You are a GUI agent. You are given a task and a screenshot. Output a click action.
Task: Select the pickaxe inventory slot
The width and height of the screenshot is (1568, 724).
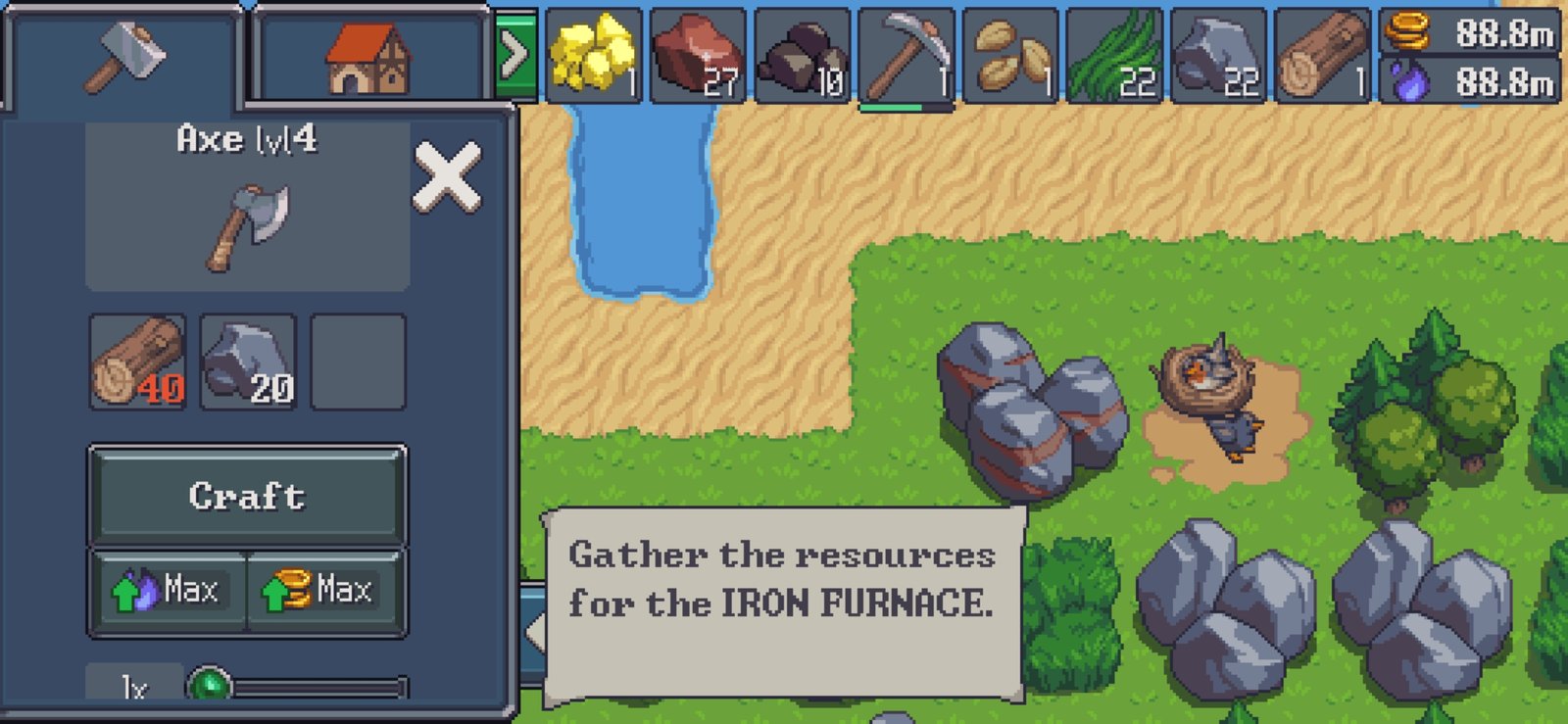point(906,56)
